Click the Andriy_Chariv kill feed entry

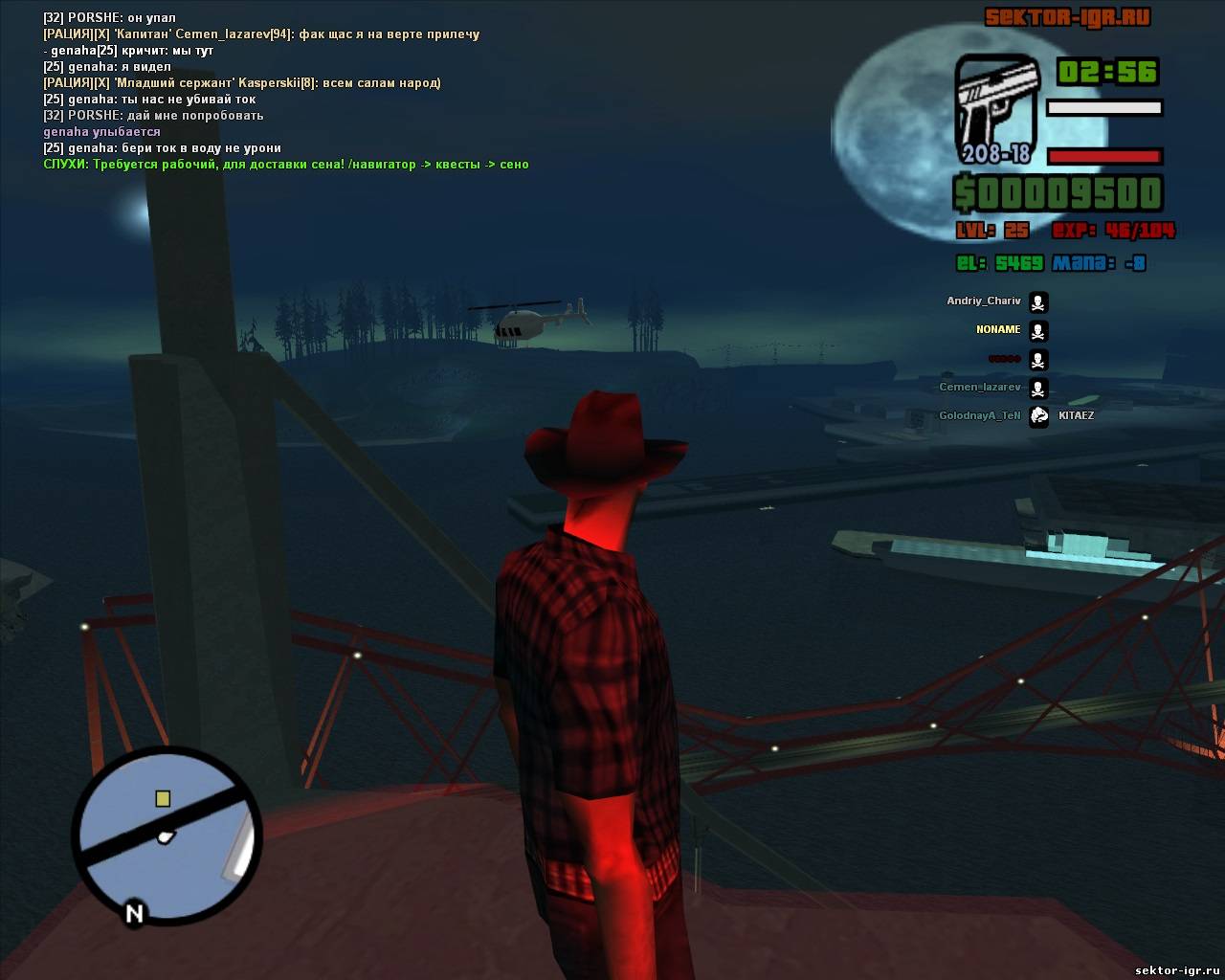pos(984,301)
